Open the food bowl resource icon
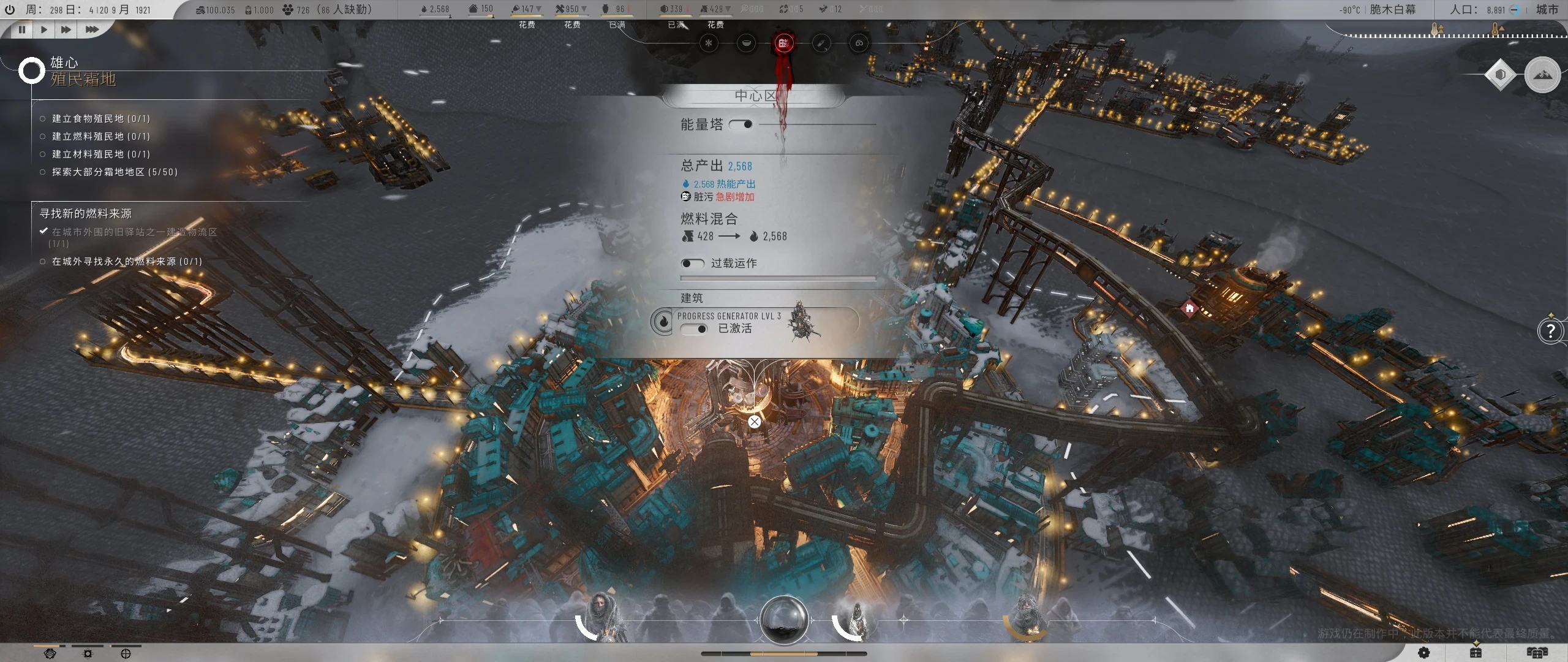Viewport: 1568px width, 662px height. point(747,44)
